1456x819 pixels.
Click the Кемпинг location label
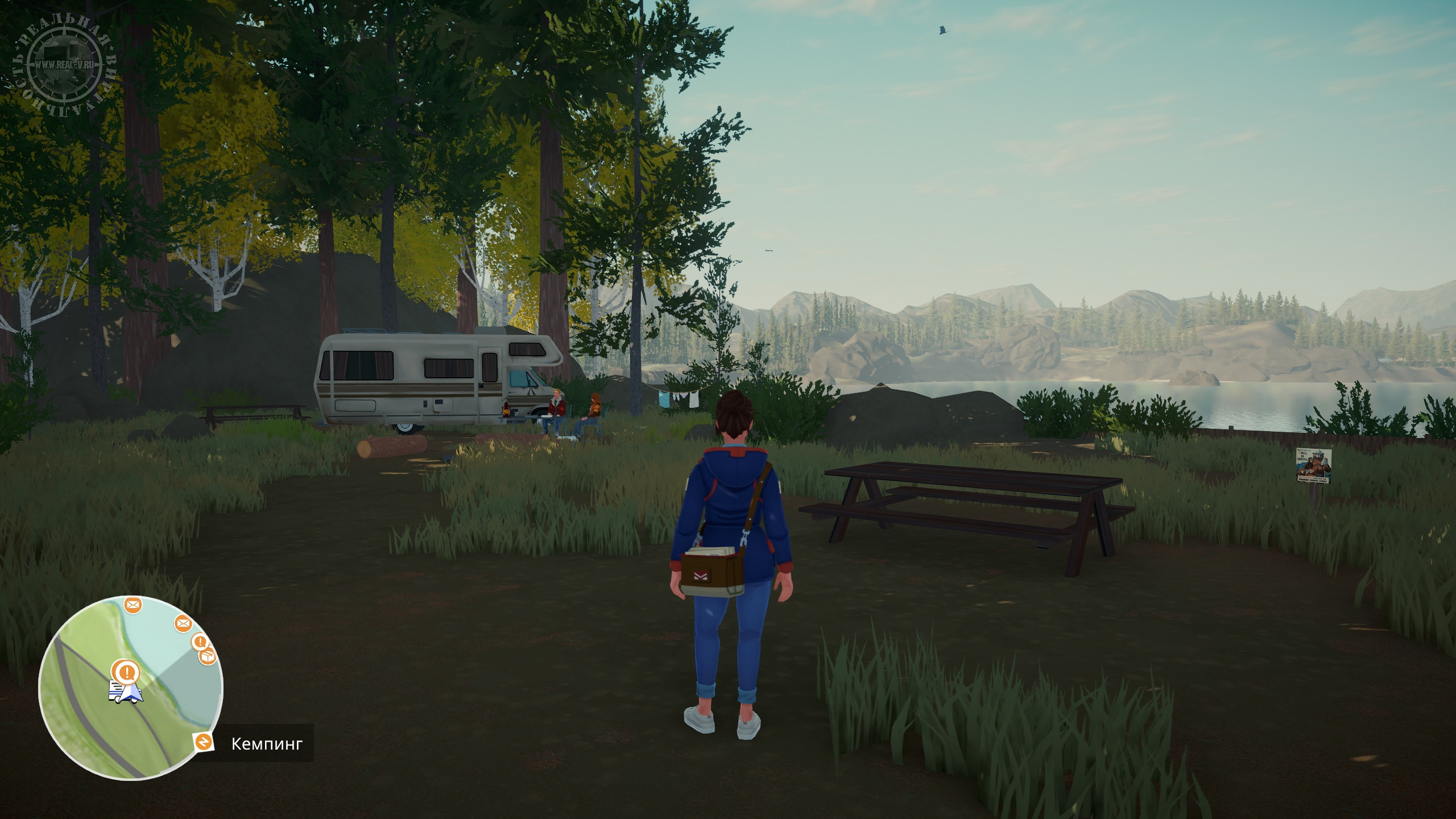tap(267, 743)
